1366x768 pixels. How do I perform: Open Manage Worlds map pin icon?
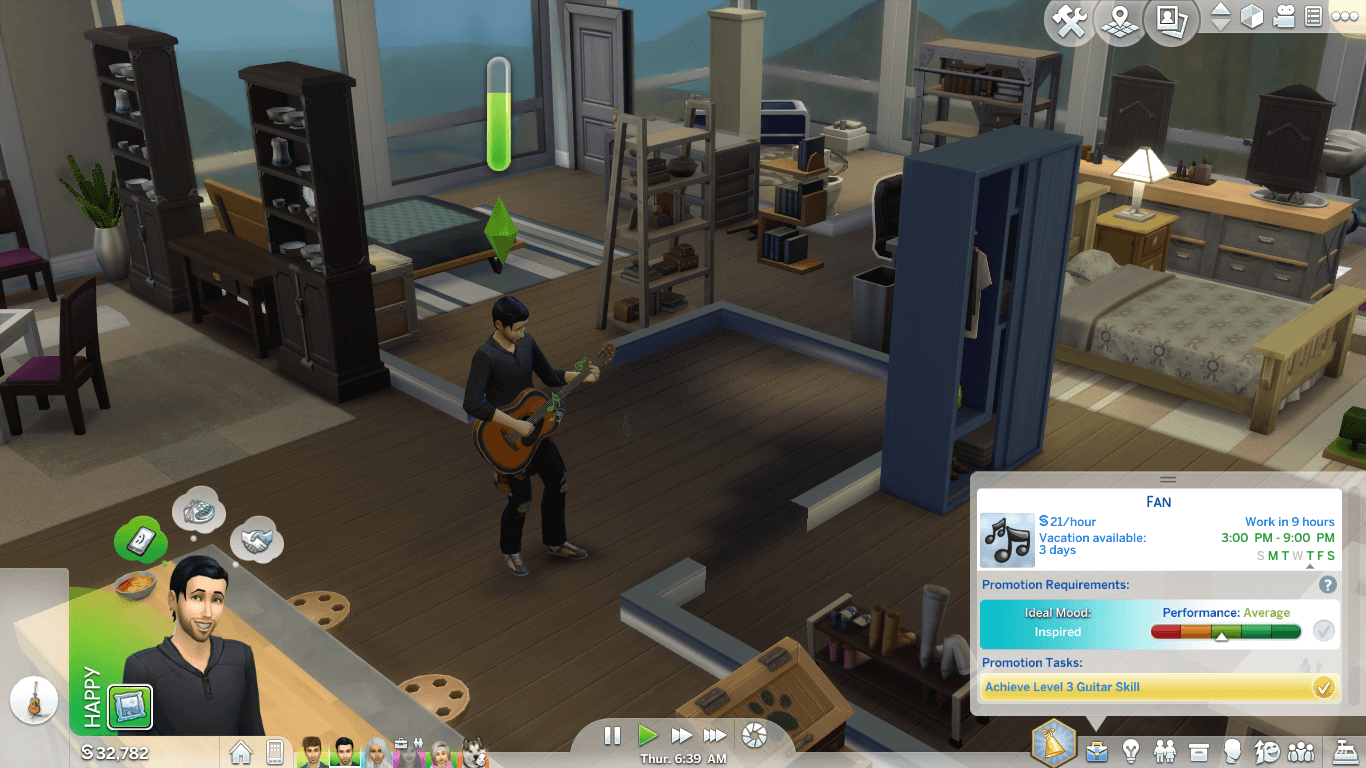point(1120,22)
